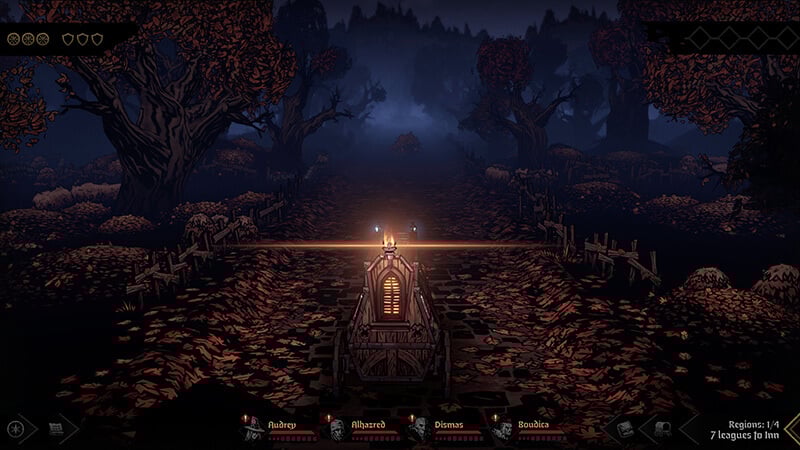Open the circular star emblem menu
This screenshot has height=450, width=800.
tap(17, 429)
